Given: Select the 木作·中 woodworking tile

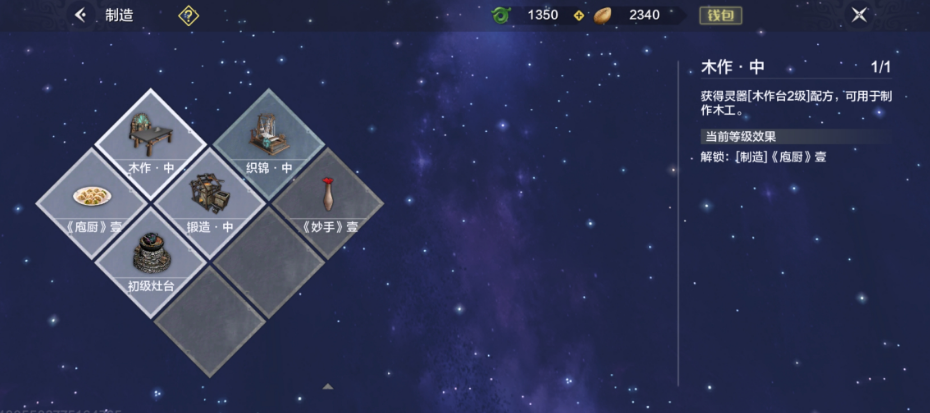Looking at the screenshot, I should [151, 141].
